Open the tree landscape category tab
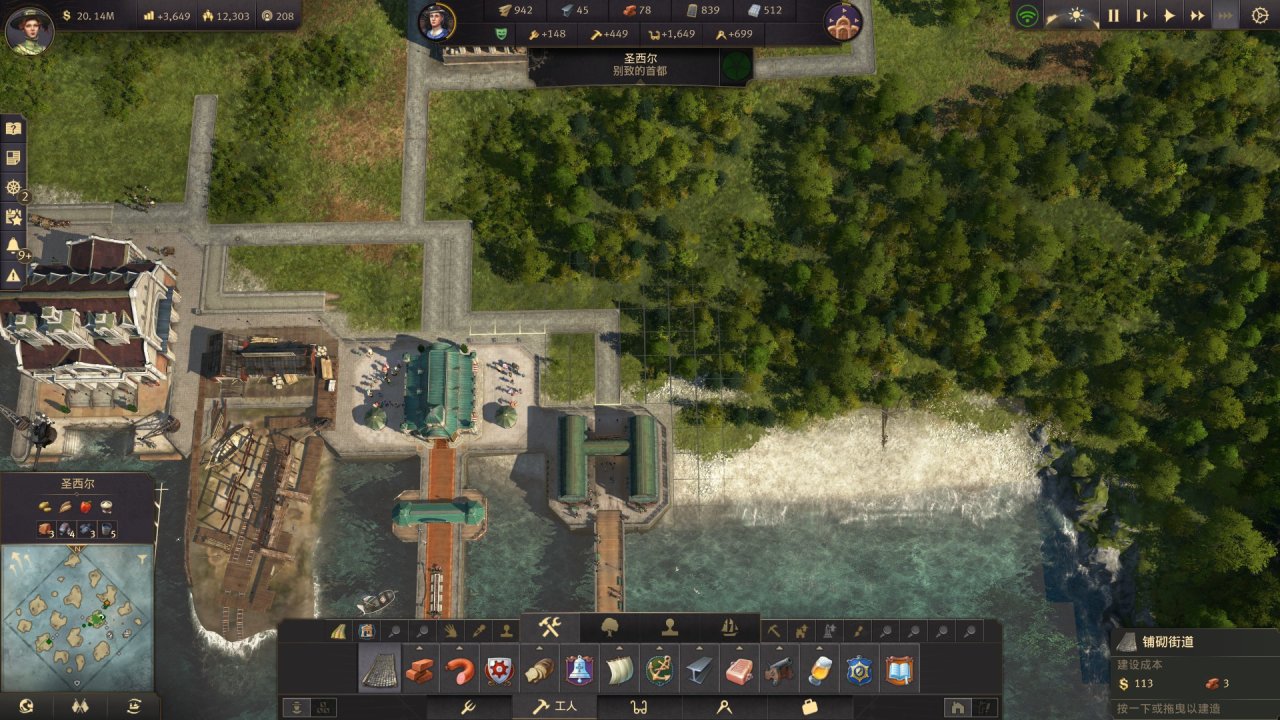This screenshot has height=720, width=1280. (x=608, y=627)
